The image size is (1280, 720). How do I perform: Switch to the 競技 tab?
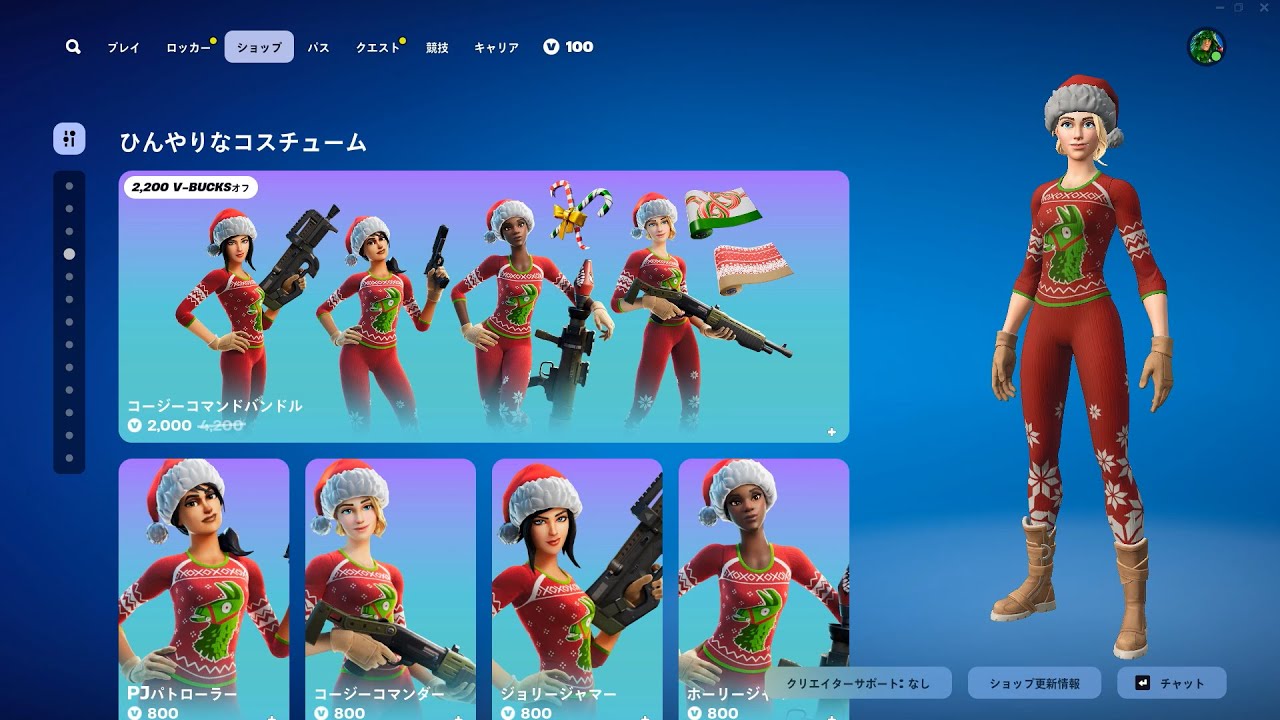[x=437, y=47]
